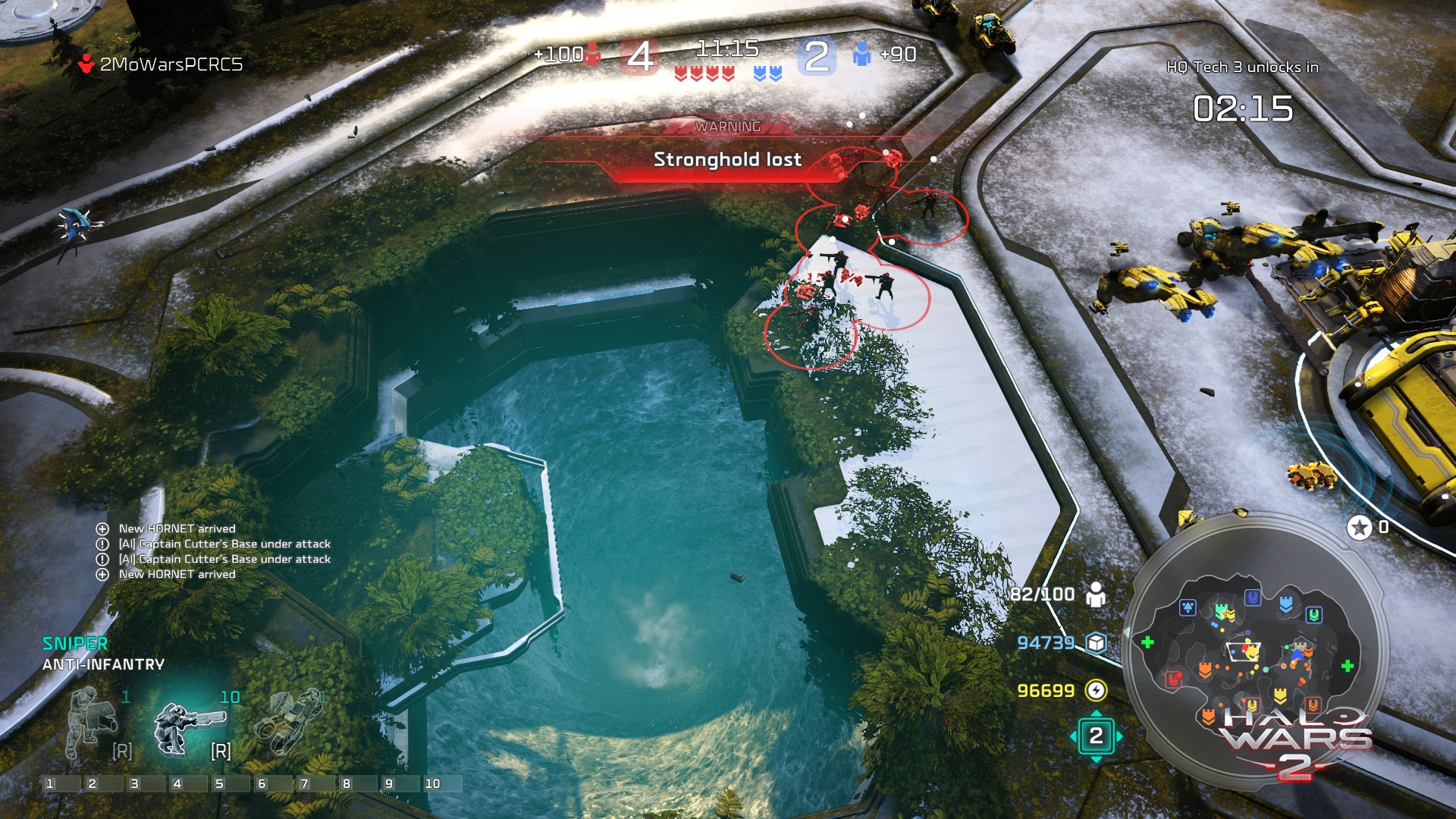Click the teal army selector numbered 2
The height and width of the screenshot is (819, 1456).
(x=1096, y=736)
